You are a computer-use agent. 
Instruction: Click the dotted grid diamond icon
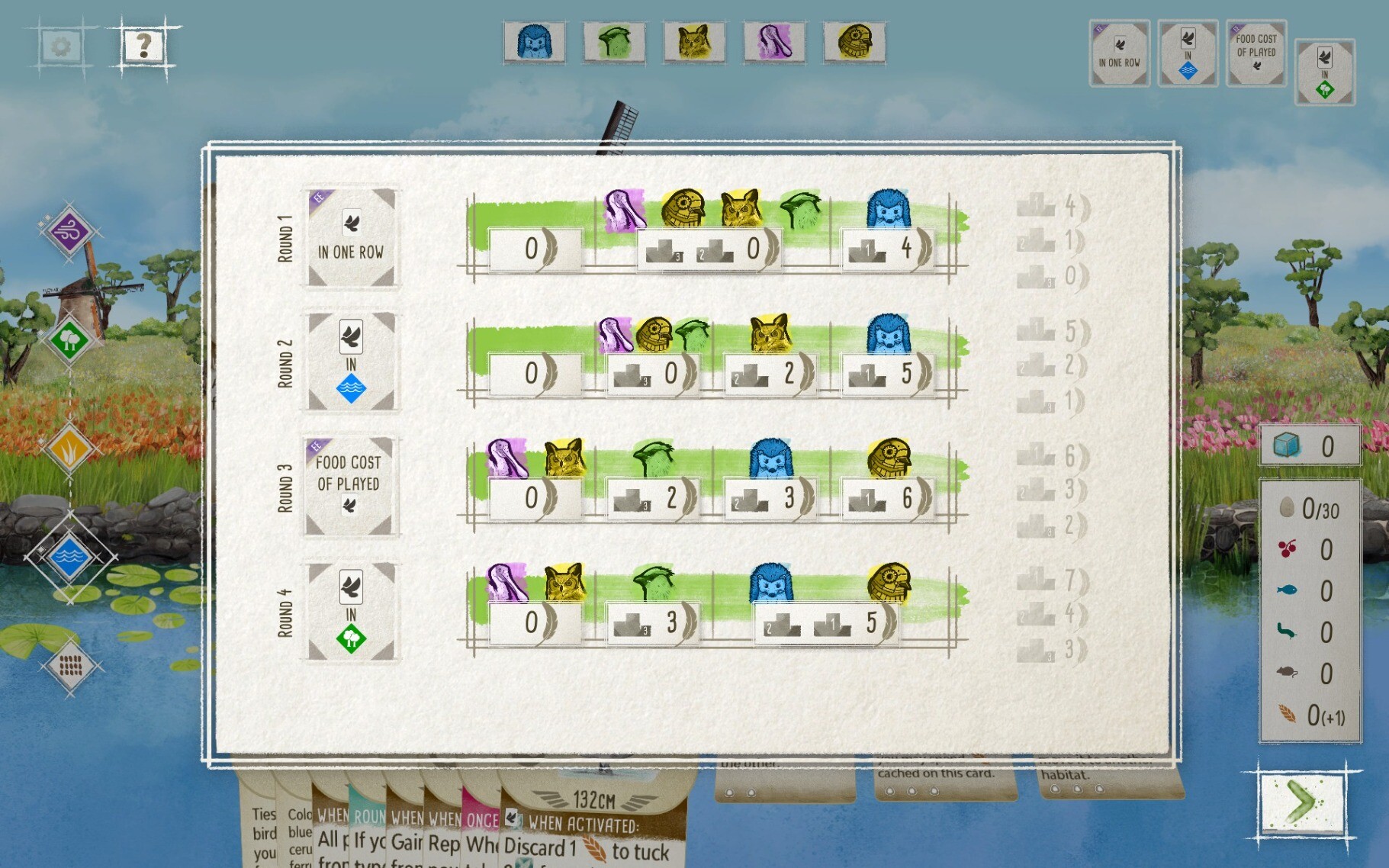click(x=70, y=666)
